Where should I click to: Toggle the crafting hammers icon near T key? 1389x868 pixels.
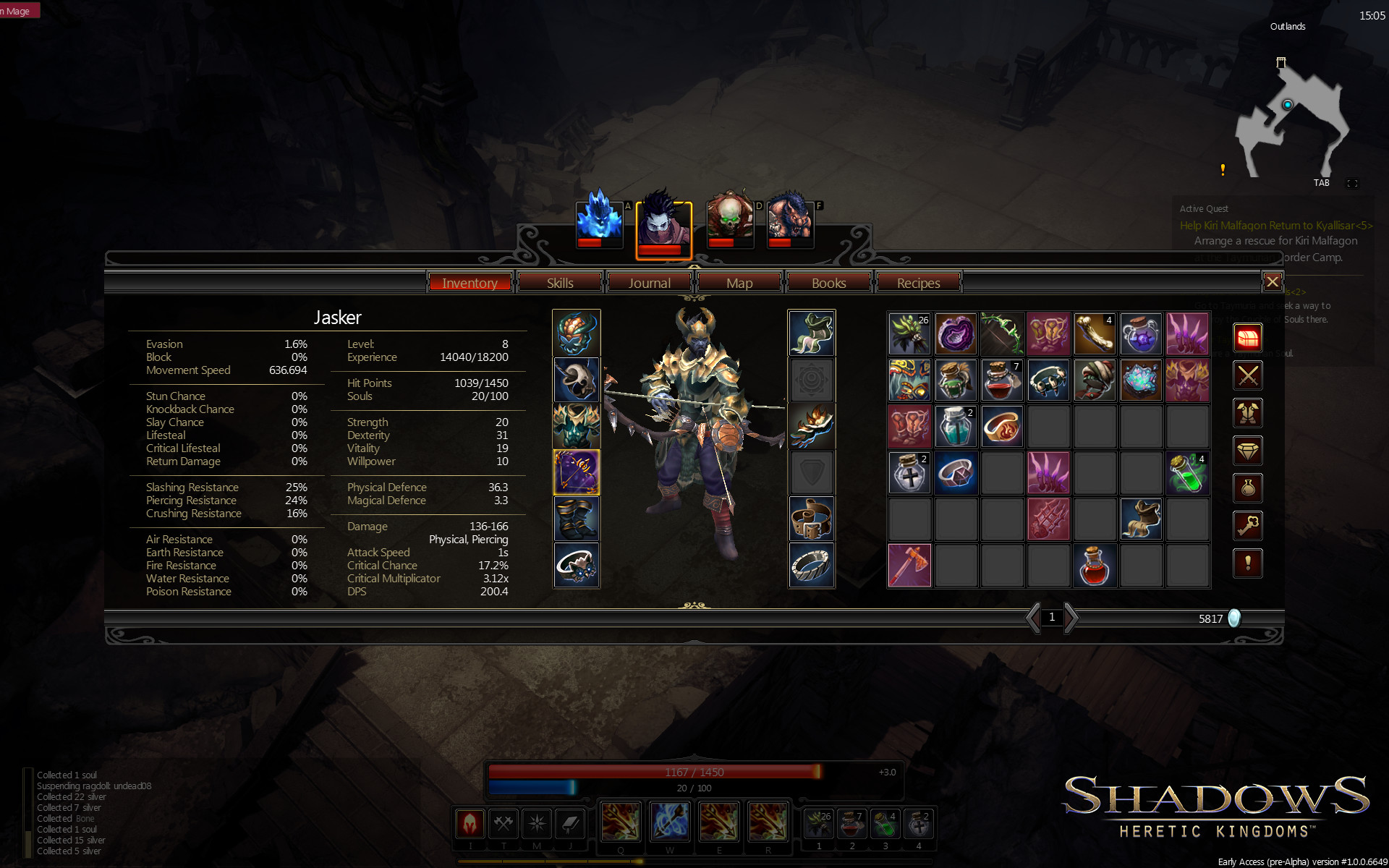coord(503,823)
